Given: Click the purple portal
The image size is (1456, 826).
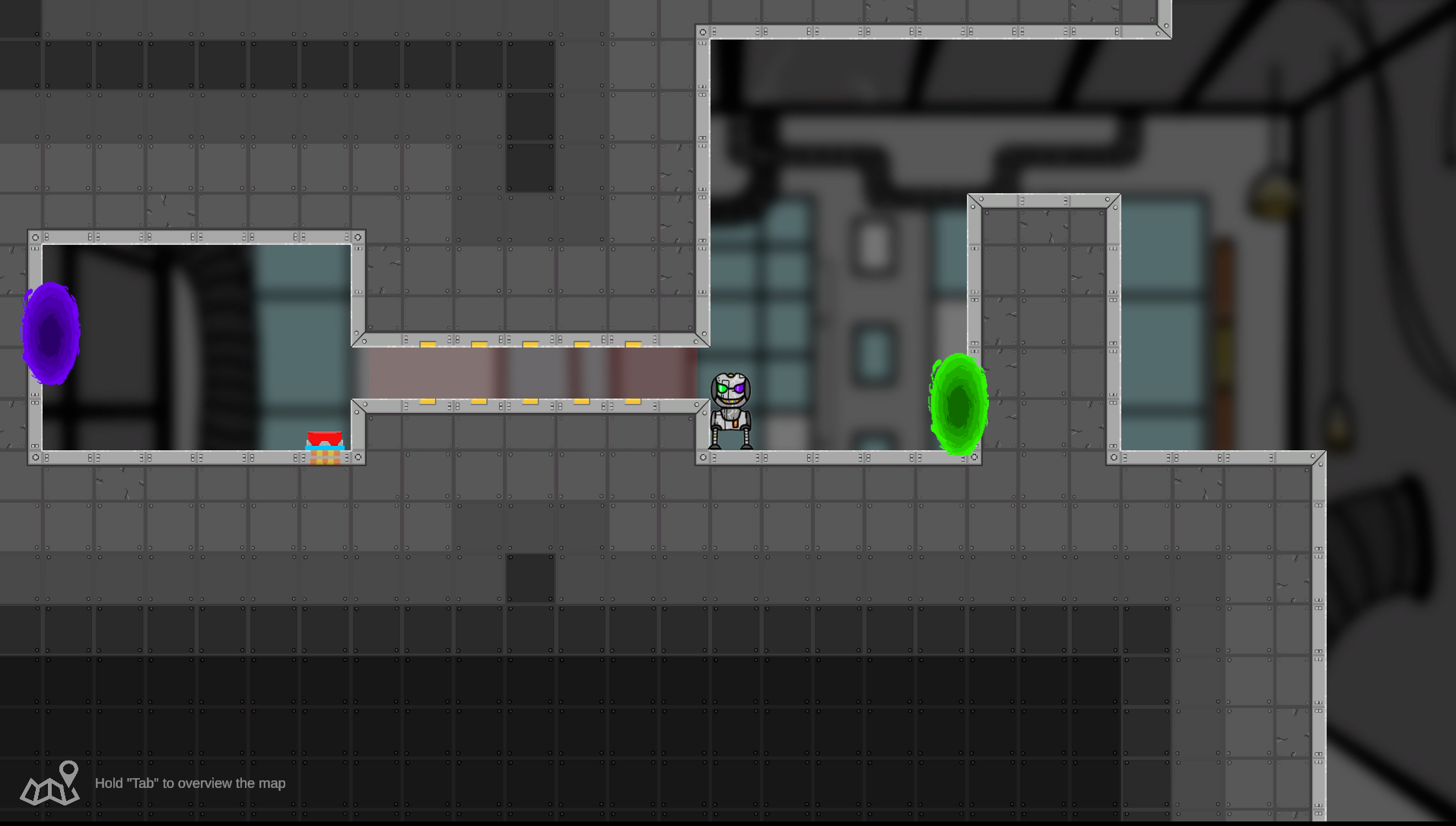Looking at the screenshot, I should pos(49,332).
